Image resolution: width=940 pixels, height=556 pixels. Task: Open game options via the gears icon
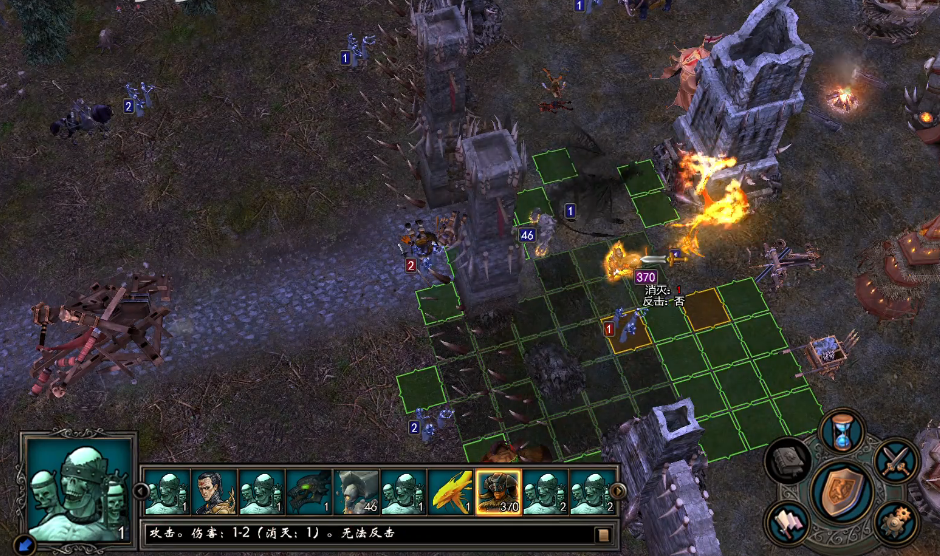coord(896,521)
